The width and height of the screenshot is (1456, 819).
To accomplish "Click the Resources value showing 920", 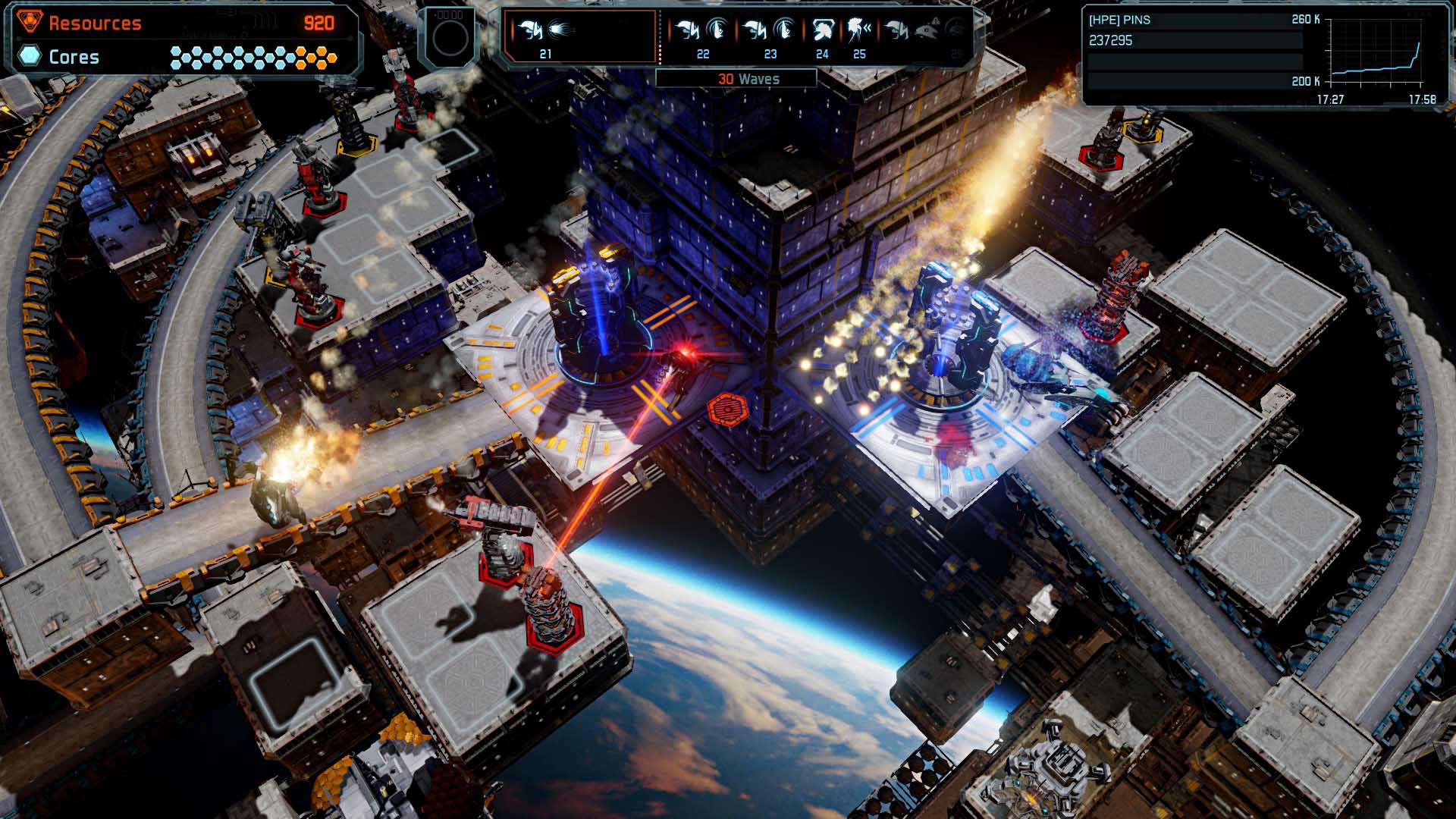I will click(x=318, y=24).
